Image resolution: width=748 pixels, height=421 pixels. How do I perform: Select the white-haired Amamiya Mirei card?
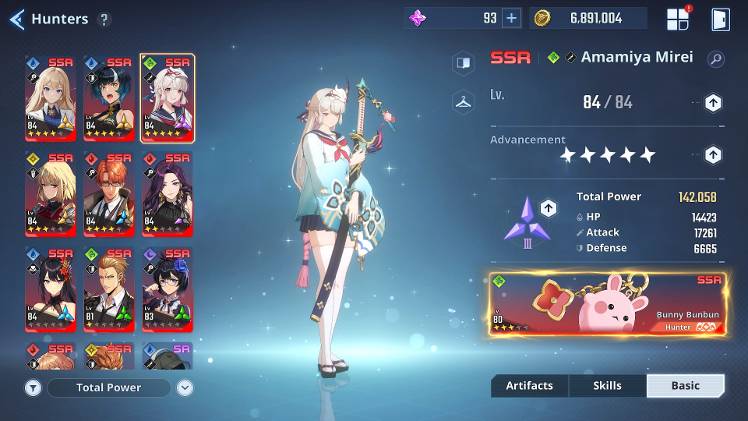point(167,98)
